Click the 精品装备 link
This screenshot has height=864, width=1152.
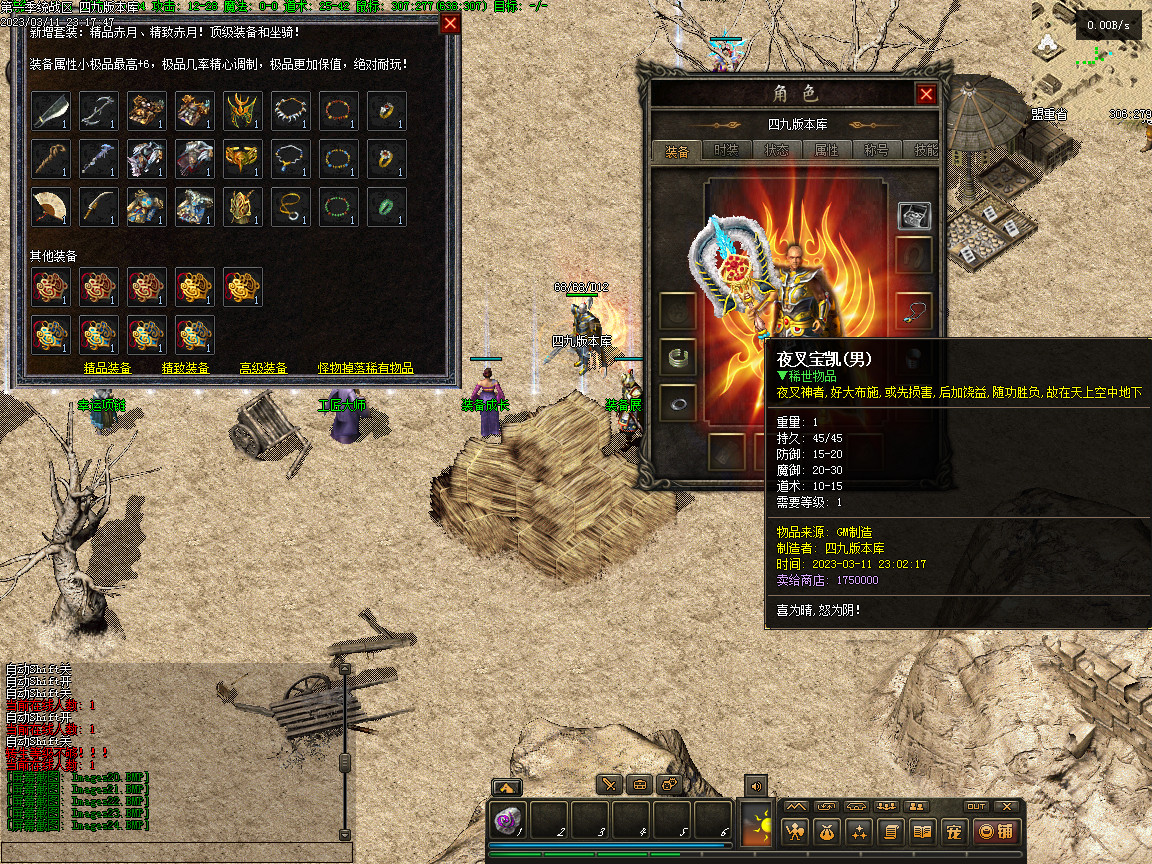(107, 368)
